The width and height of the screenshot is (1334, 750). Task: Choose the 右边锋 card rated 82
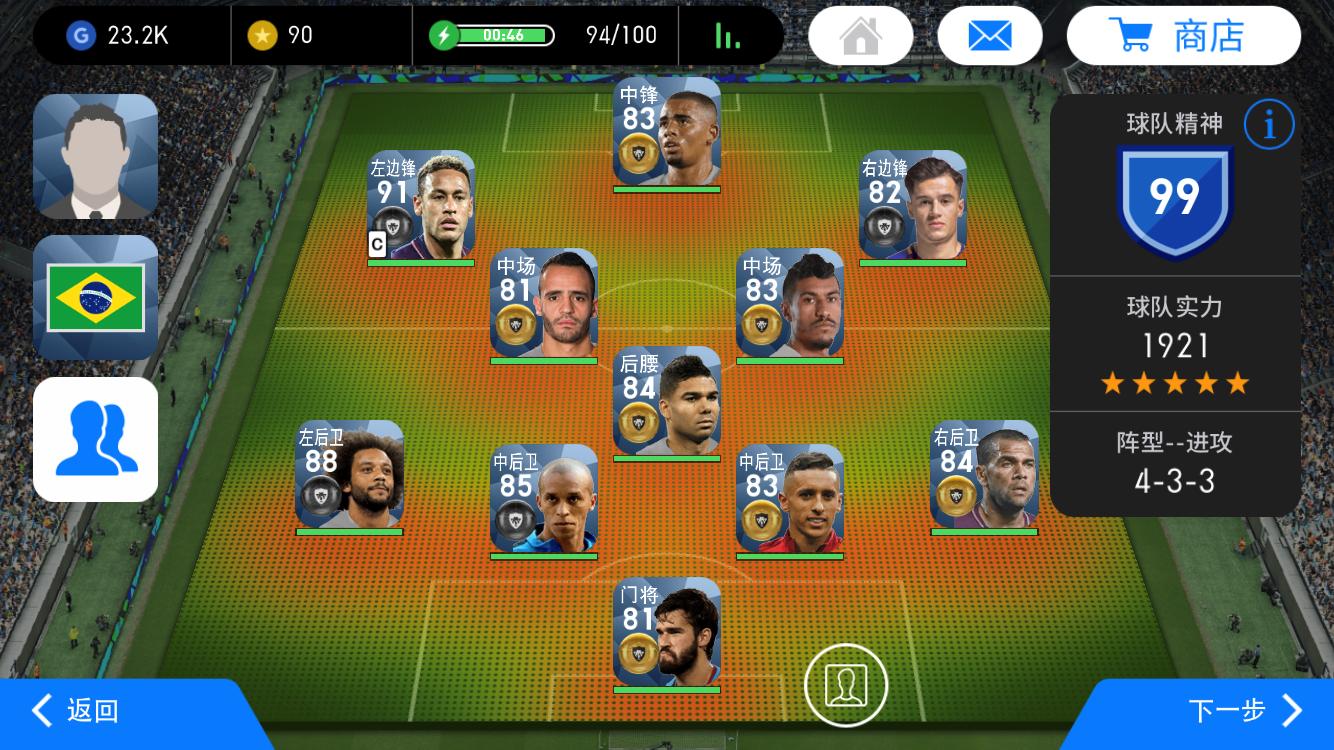click(x=913, y=206)
